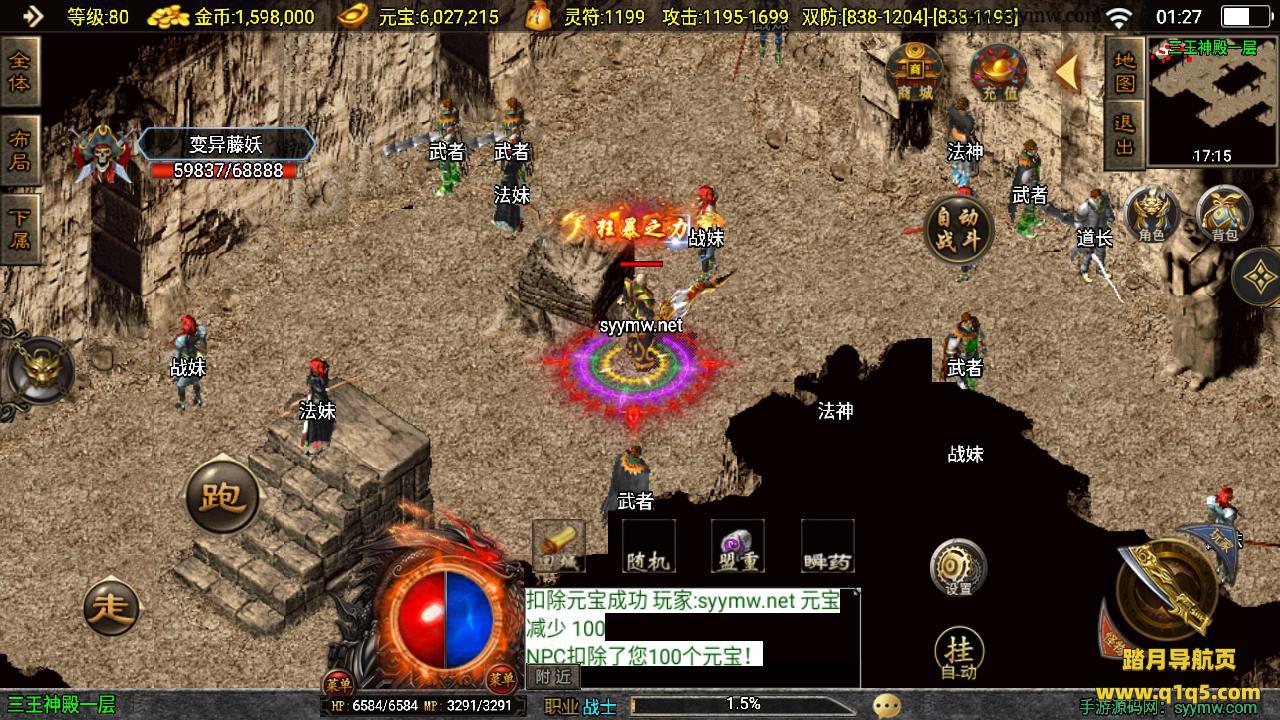Open the 充值 recharge screen

997,73
